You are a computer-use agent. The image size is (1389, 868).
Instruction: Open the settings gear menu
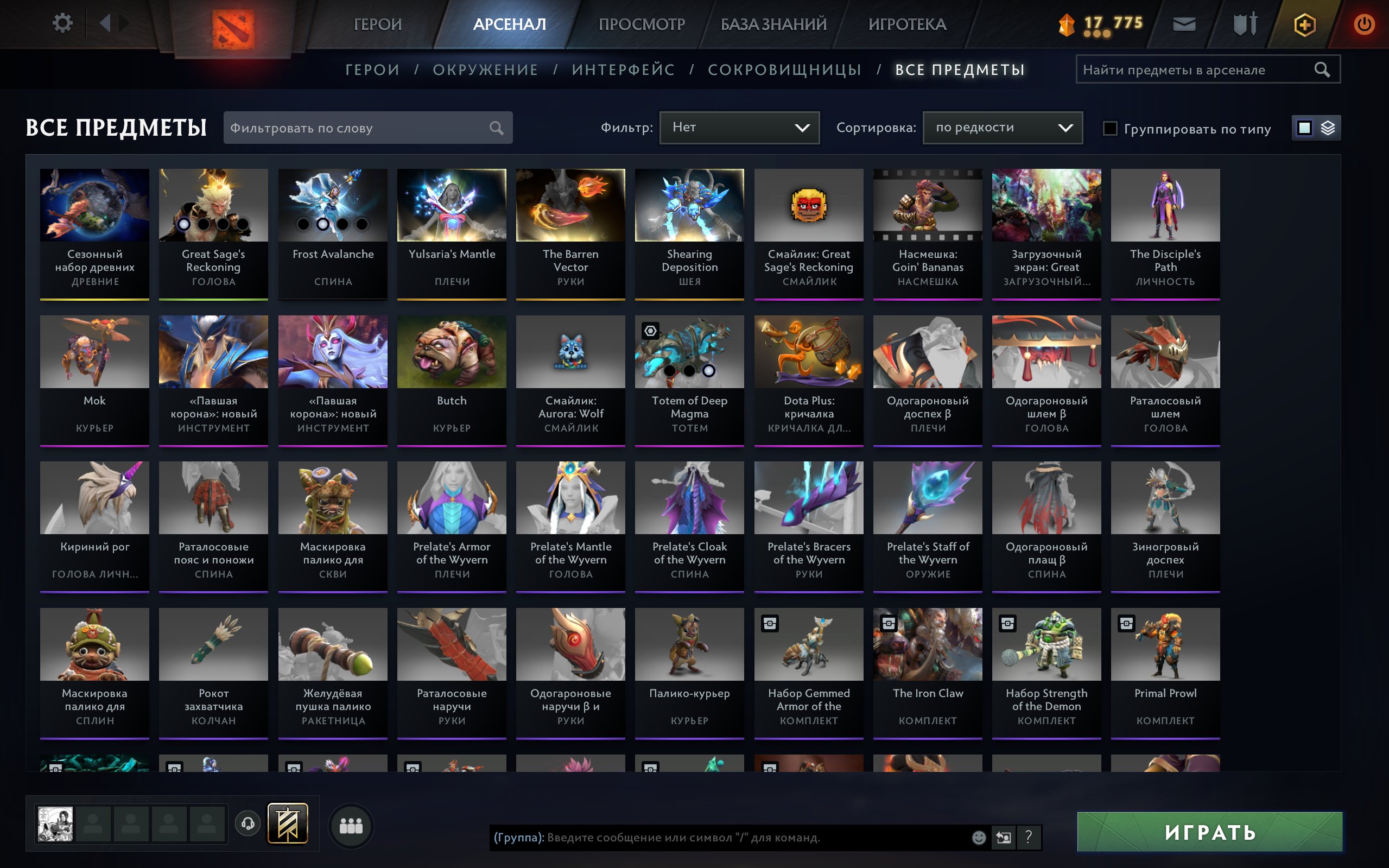point(63,23)
